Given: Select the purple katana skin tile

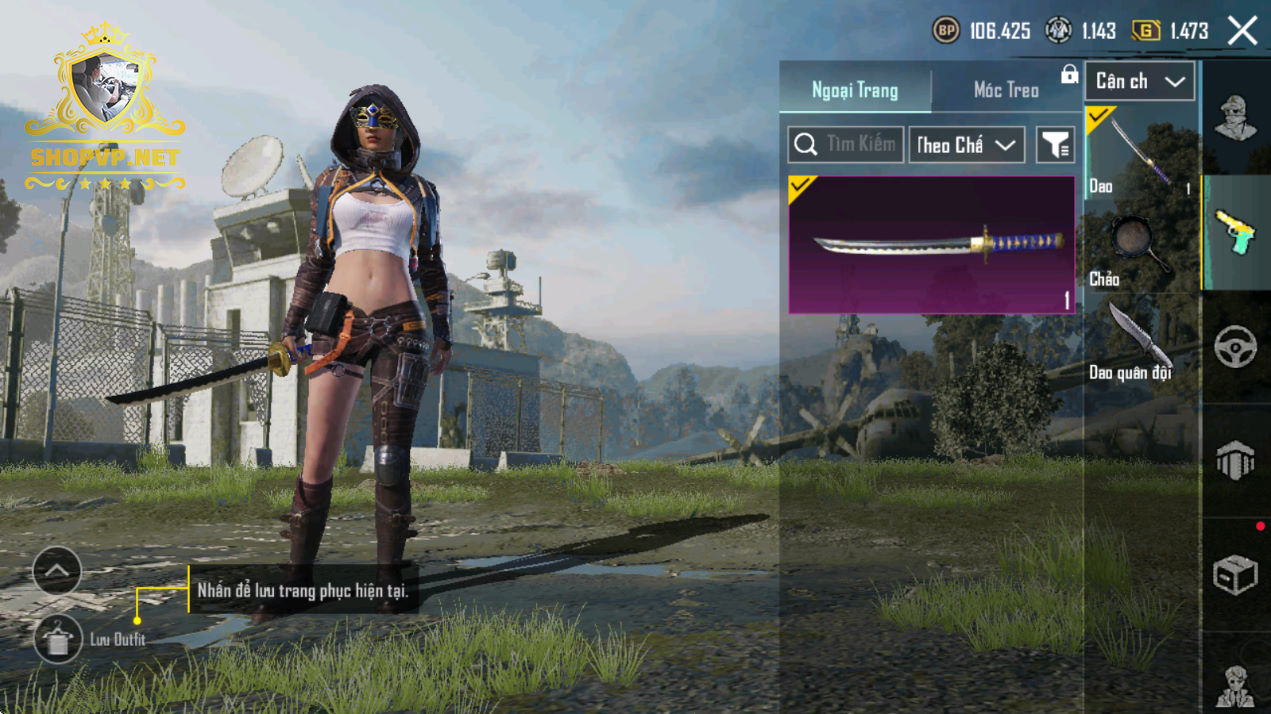Looking at the screenshot, I should 931,245.
